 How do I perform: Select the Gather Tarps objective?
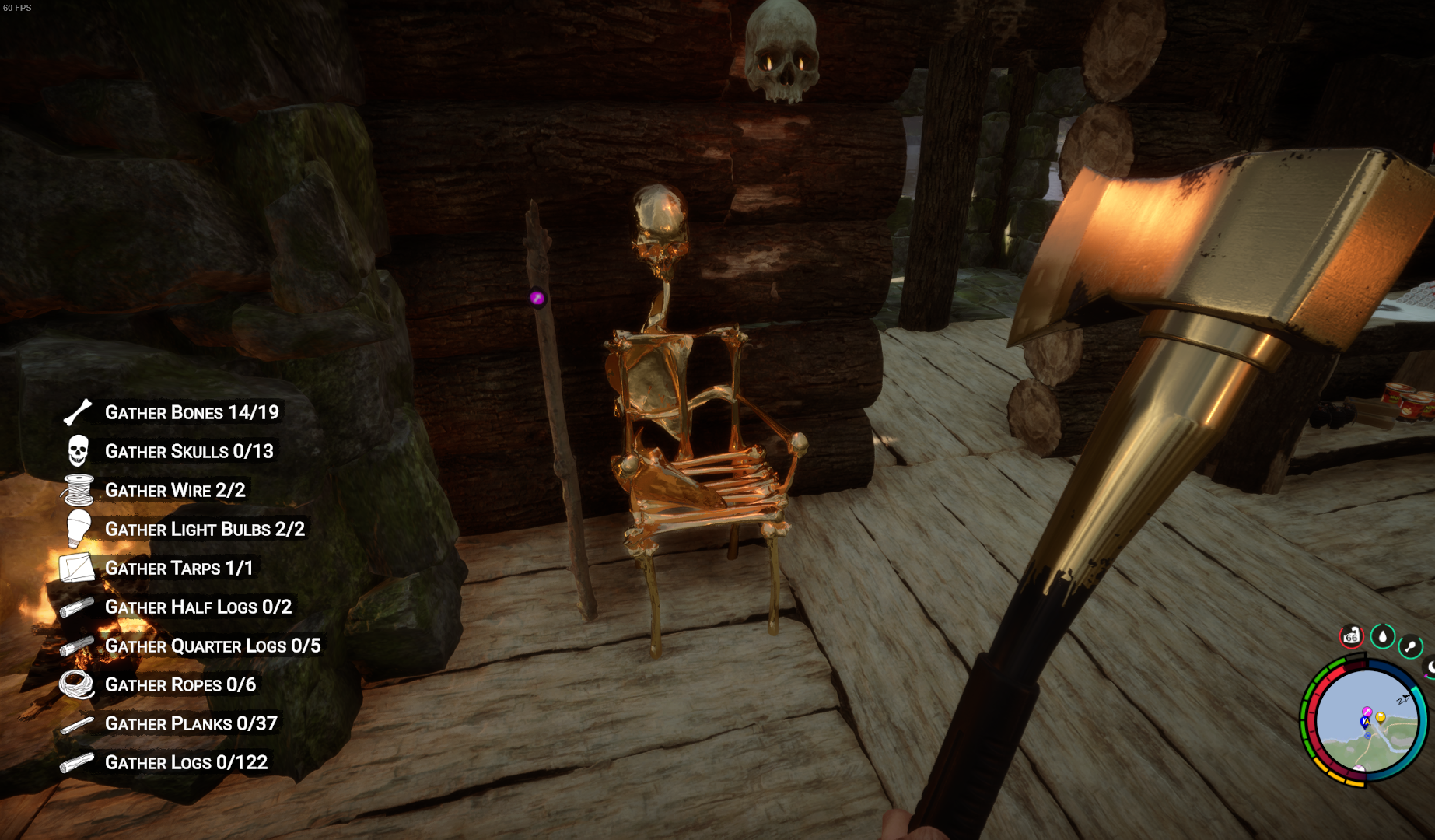click(179, 568)
